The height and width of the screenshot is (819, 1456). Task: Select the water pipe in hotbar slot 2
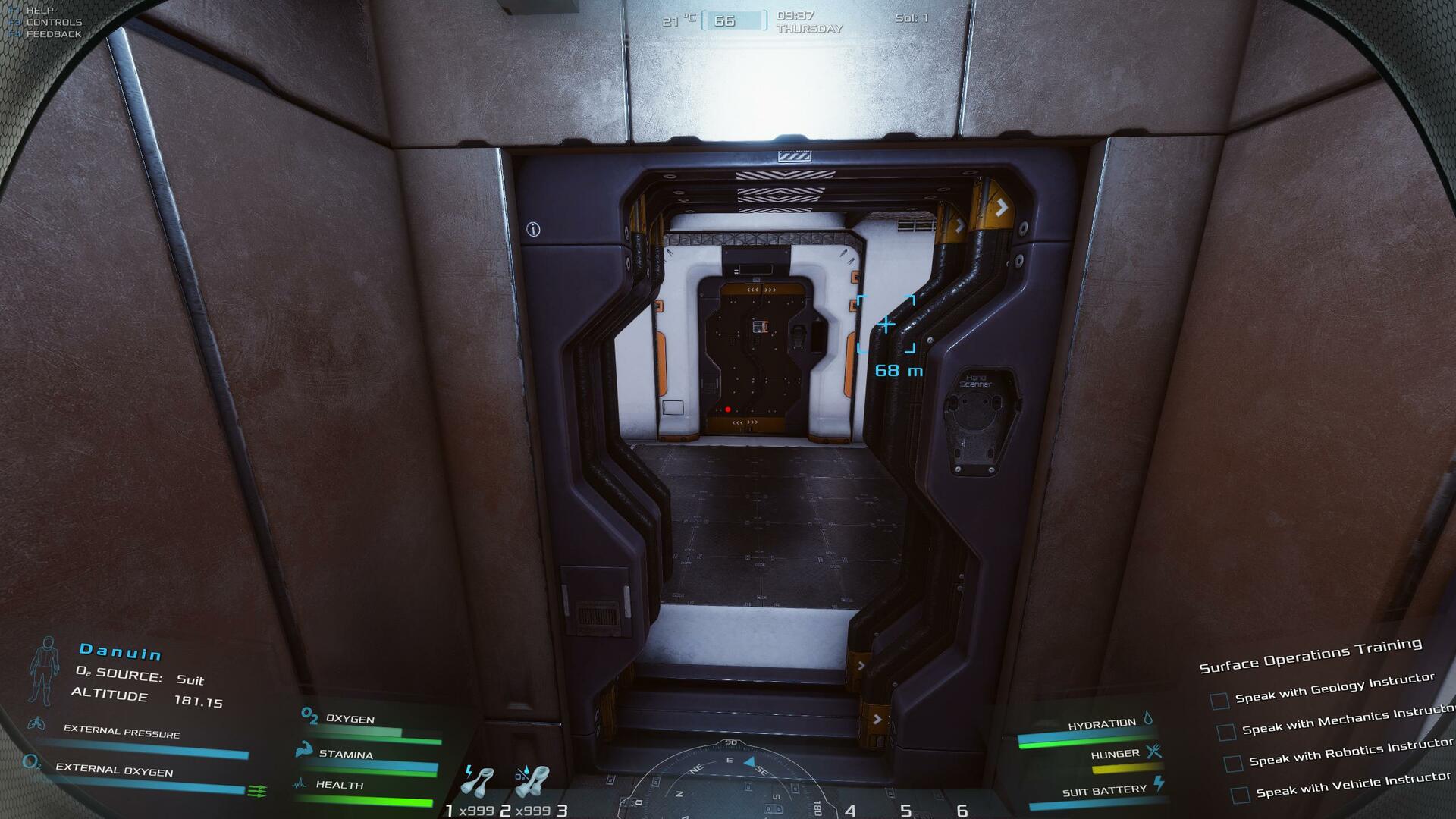[x=532, y=781]
